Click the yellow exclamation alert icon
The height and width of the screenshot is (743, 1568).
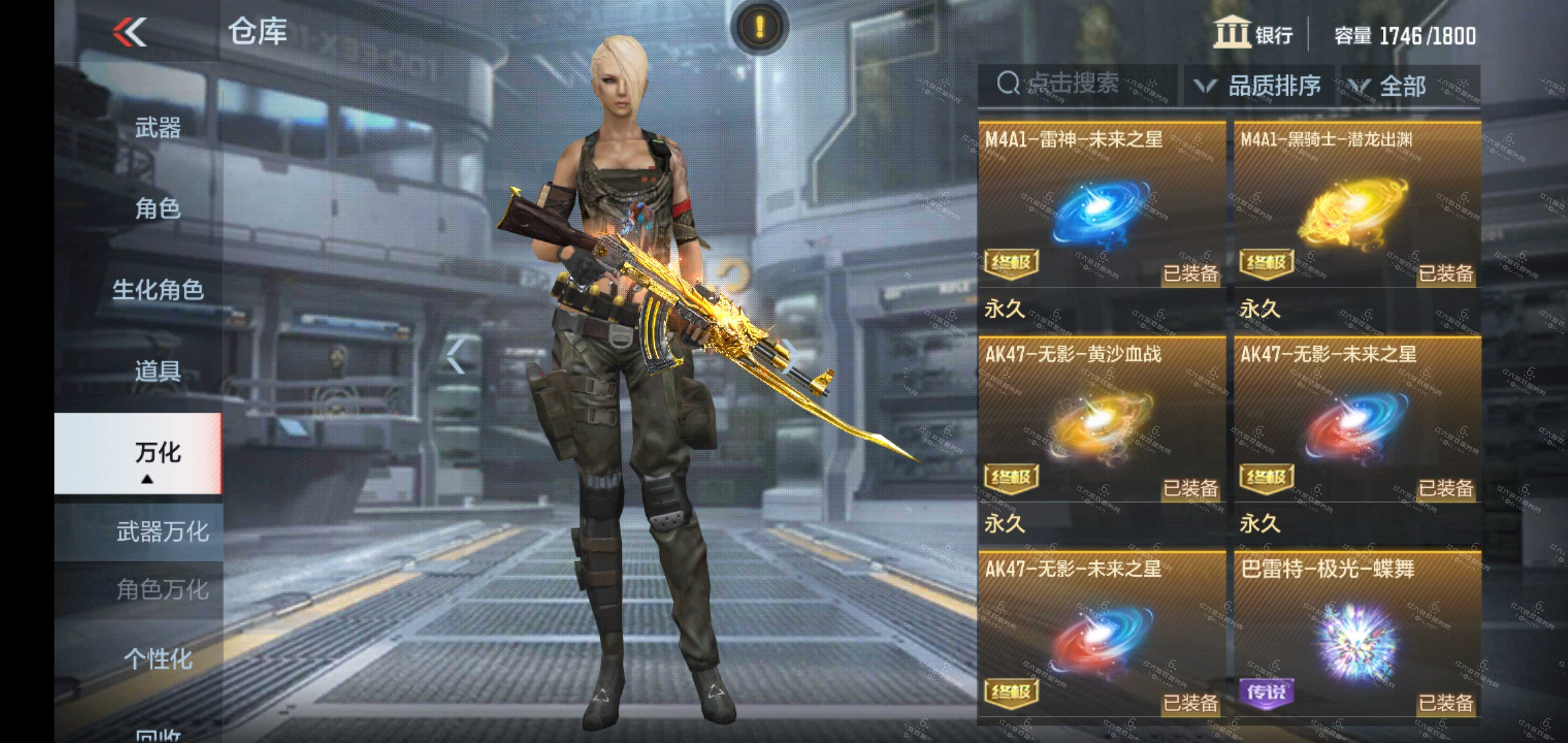coord(760,27)
